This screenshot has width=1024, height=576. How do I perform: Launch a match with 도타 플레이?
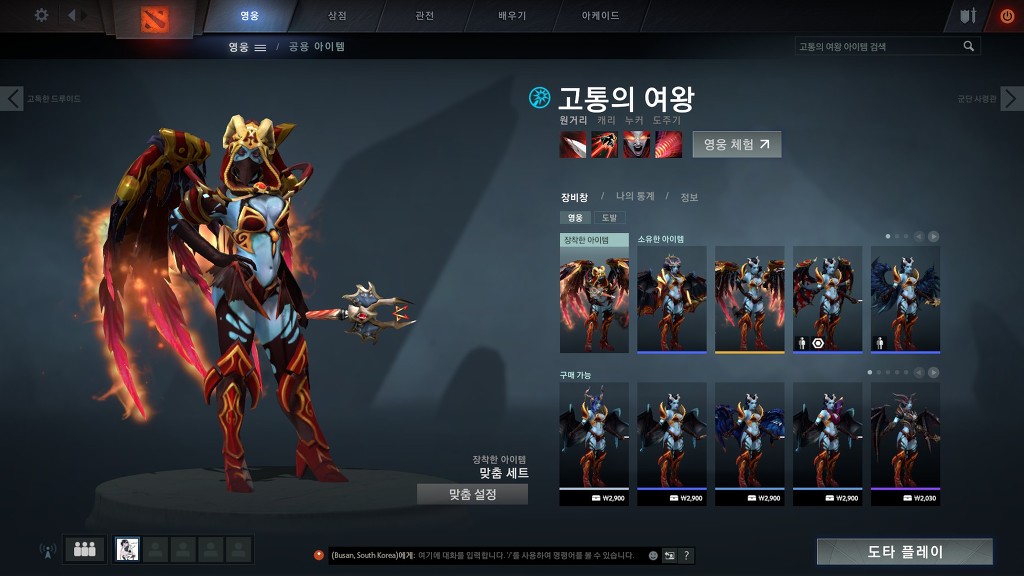(x=904, y=551)
